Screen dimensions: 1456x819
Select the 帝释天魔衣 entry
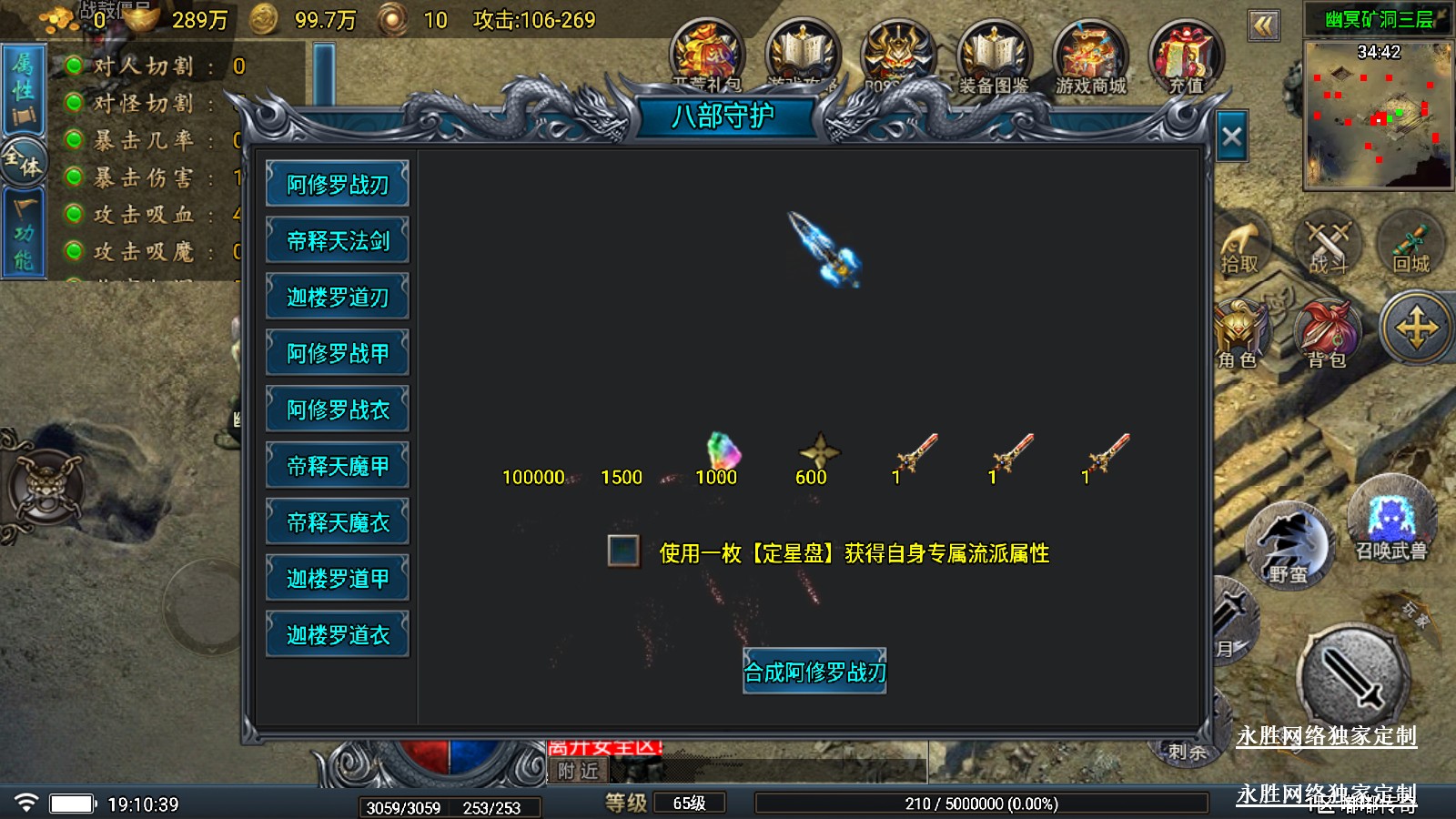338,522
